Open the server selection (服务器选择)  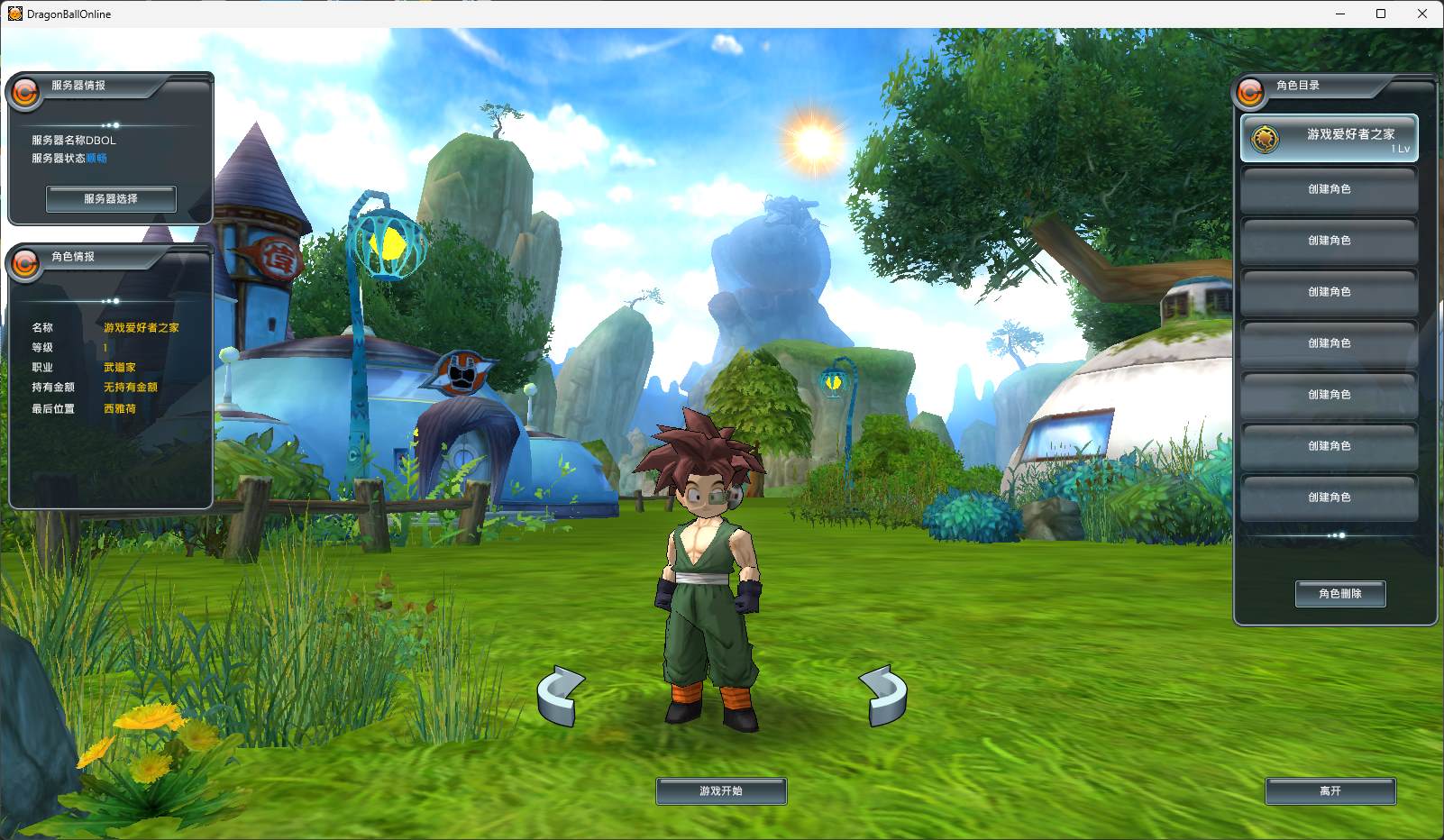111,199
